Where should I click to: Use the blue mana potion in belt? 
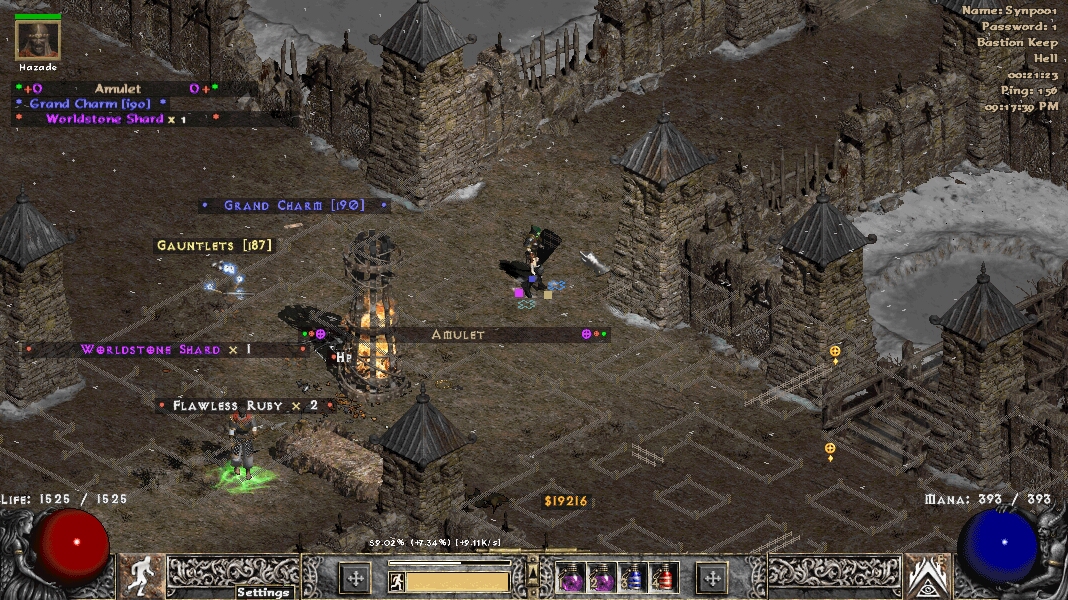pyautogui.click(x=633, y=578)
